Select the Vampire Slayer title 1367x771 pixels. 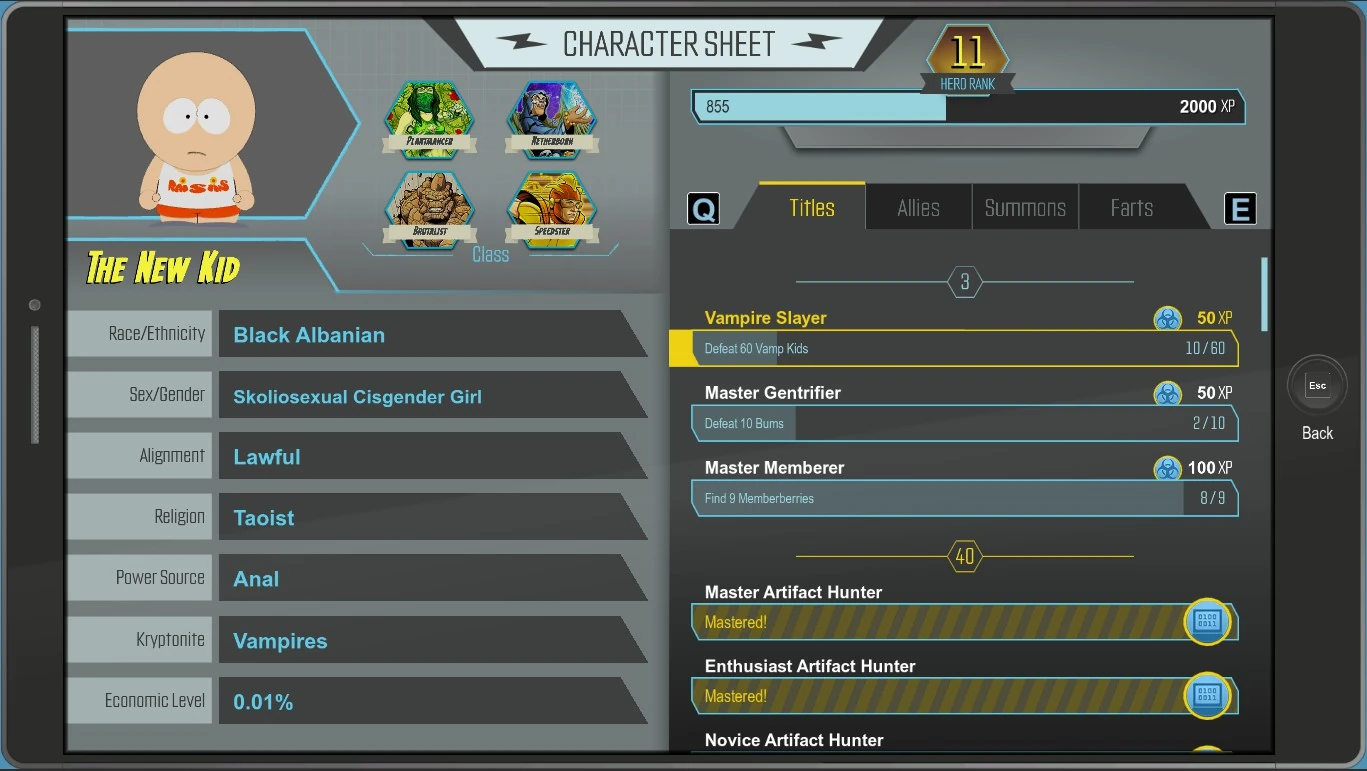[766, 317]
